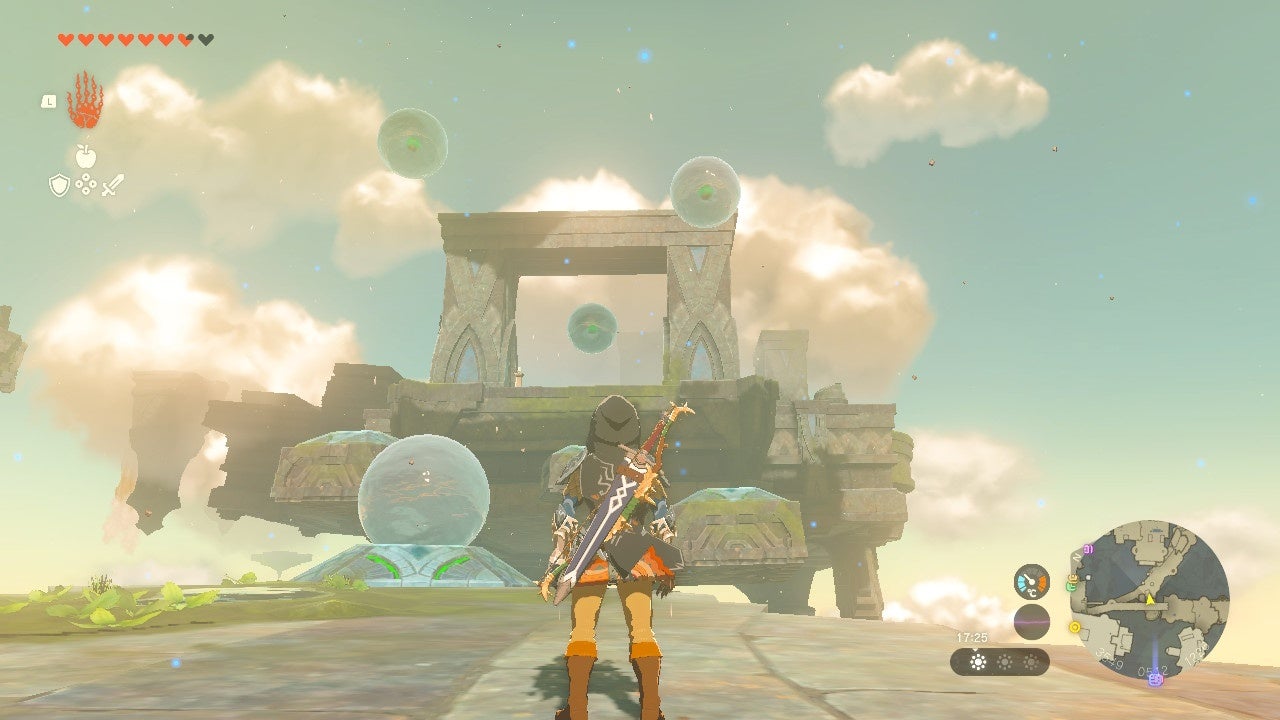Click the current weather sun symbol in the forecast bar
This screenshot has height=720, width=1280.
pos(978,662)
